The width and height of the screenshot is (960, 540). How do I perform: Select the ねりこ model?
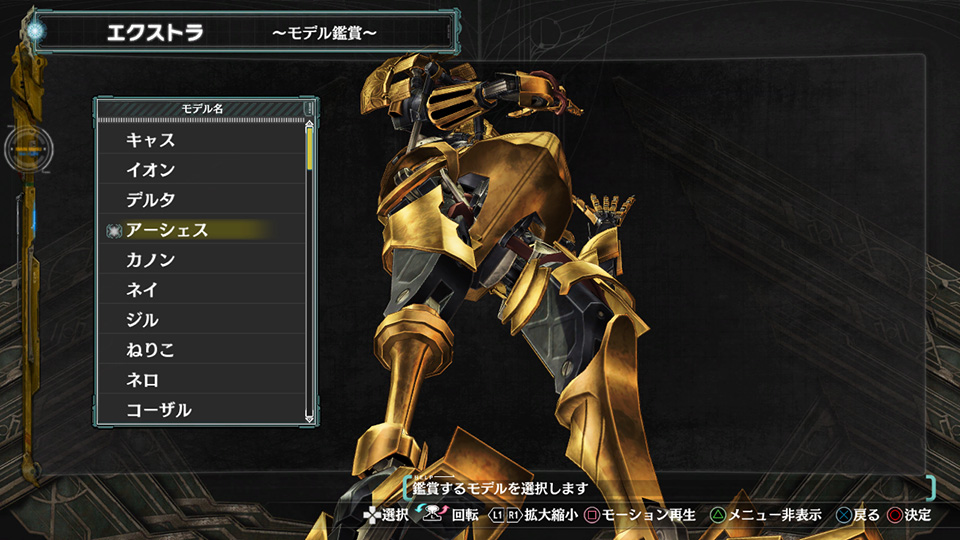[151, 350]
